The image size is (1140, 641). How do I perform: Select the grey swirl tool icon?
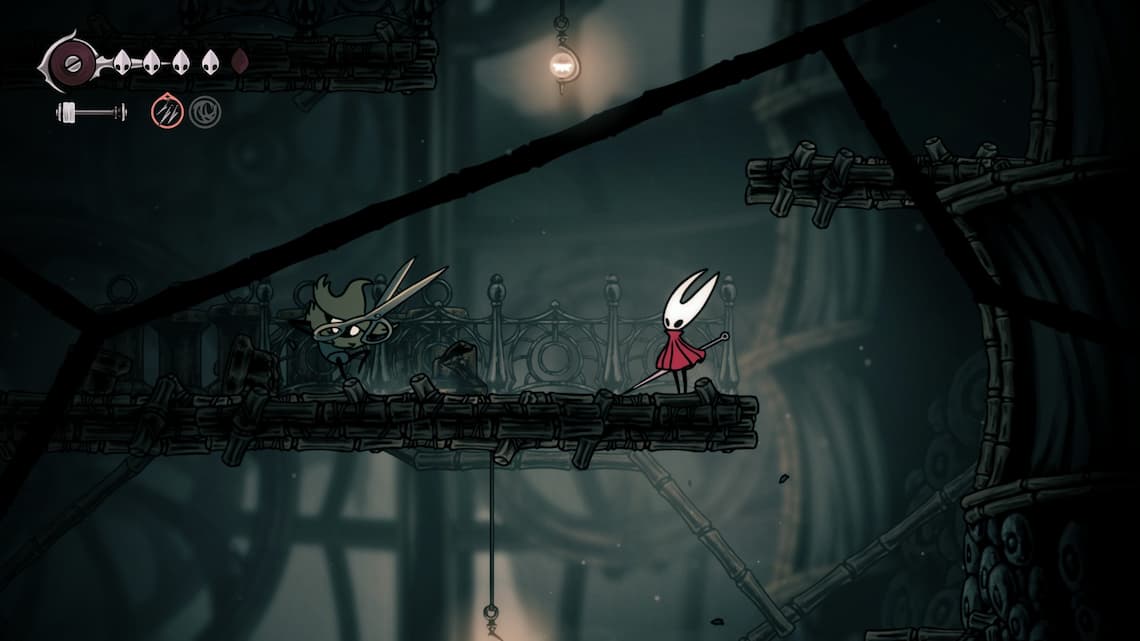pos(205,111)
